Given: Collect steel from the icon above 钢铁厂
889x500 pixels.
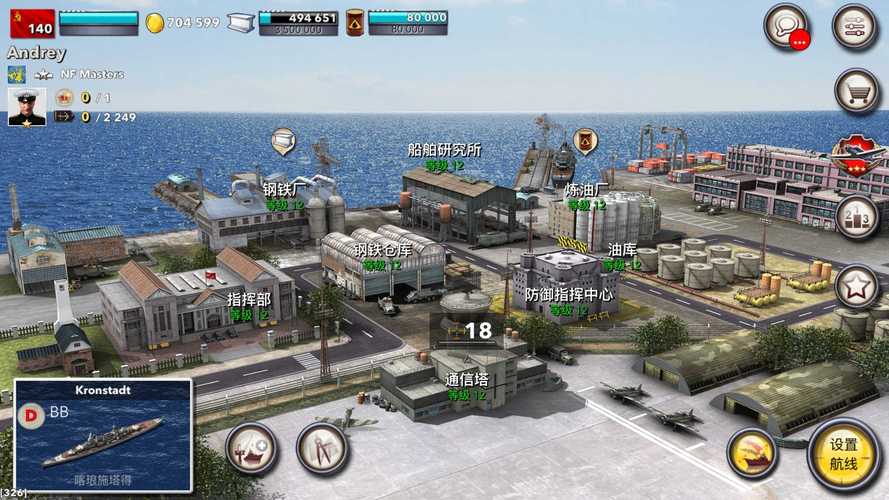Looking at the screenshot, I should pyautogui.click(x=283, y=141).
